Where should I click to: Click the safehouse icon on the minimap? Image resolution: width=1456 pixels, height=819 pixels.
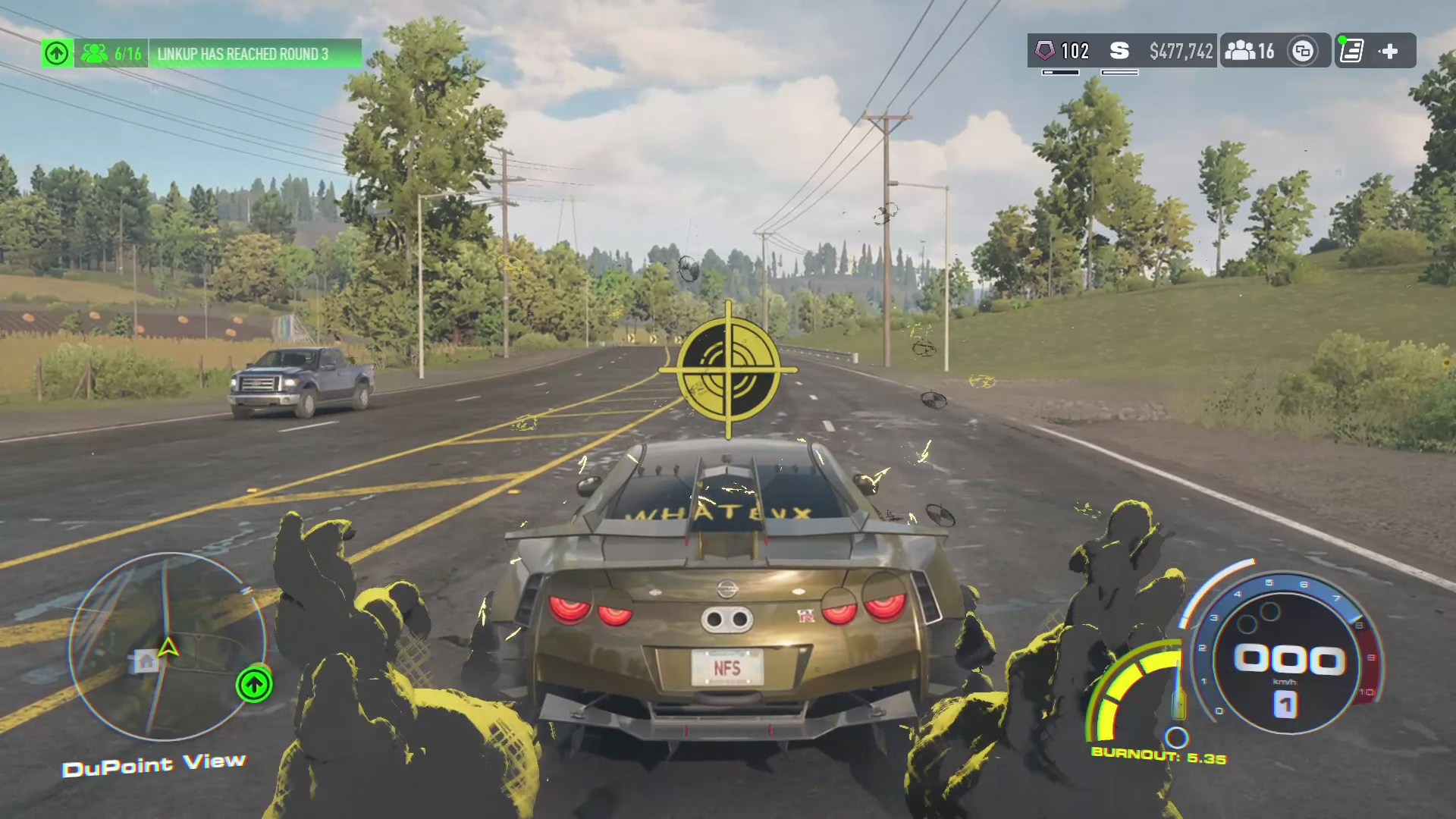[x=146, y=661]
